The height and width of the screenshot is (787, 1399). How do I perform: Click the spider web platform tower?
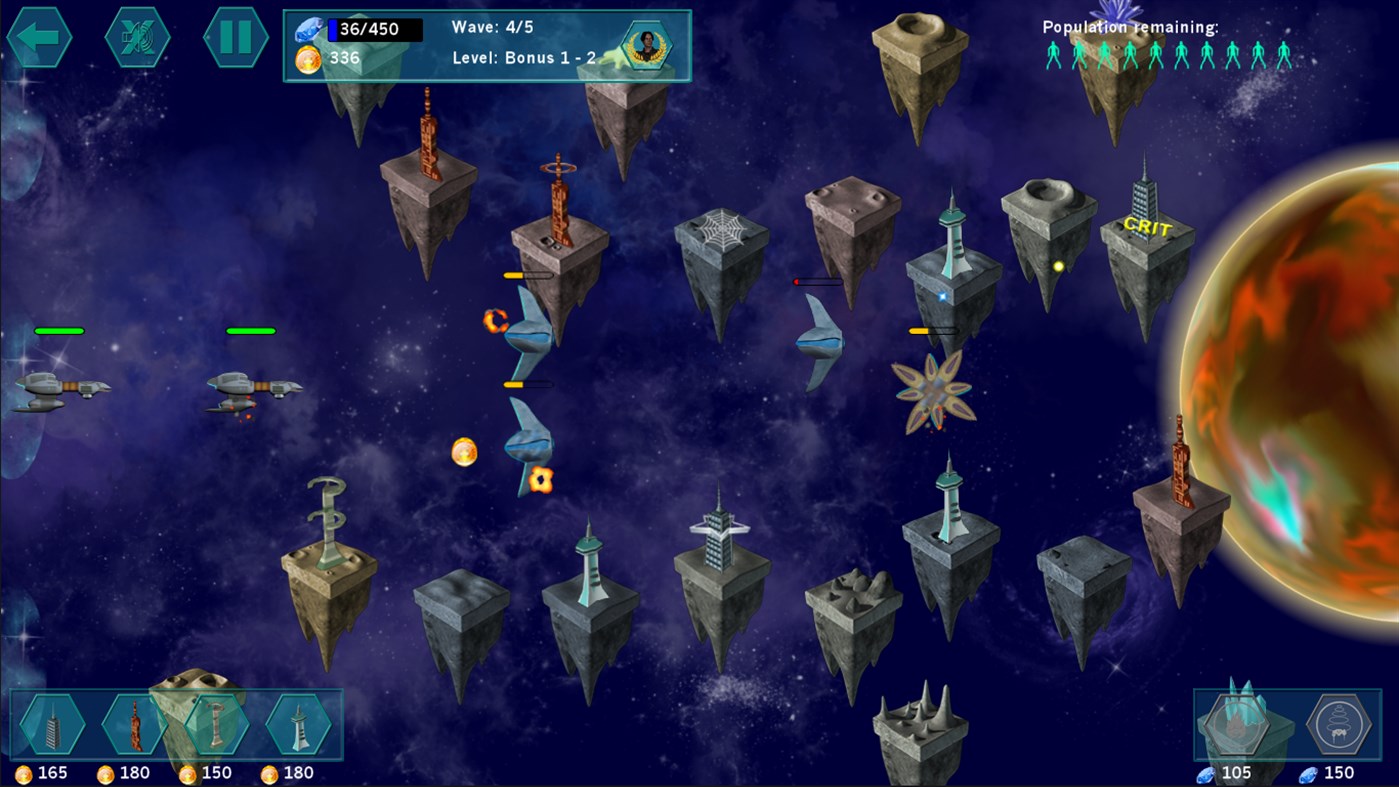(722, 230)
